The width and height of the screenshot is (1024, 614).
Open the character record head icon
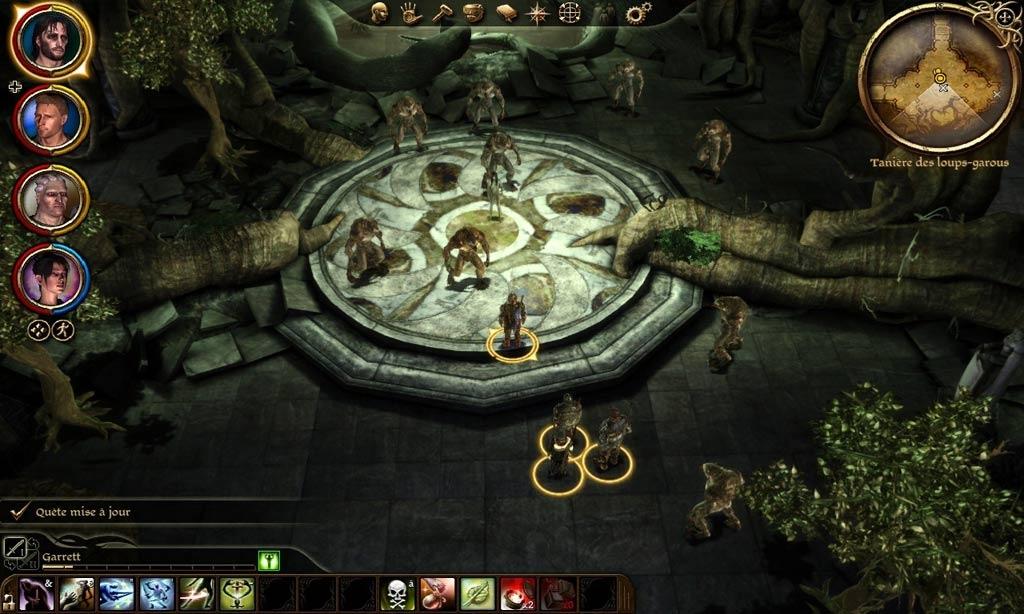pos(380,13)
